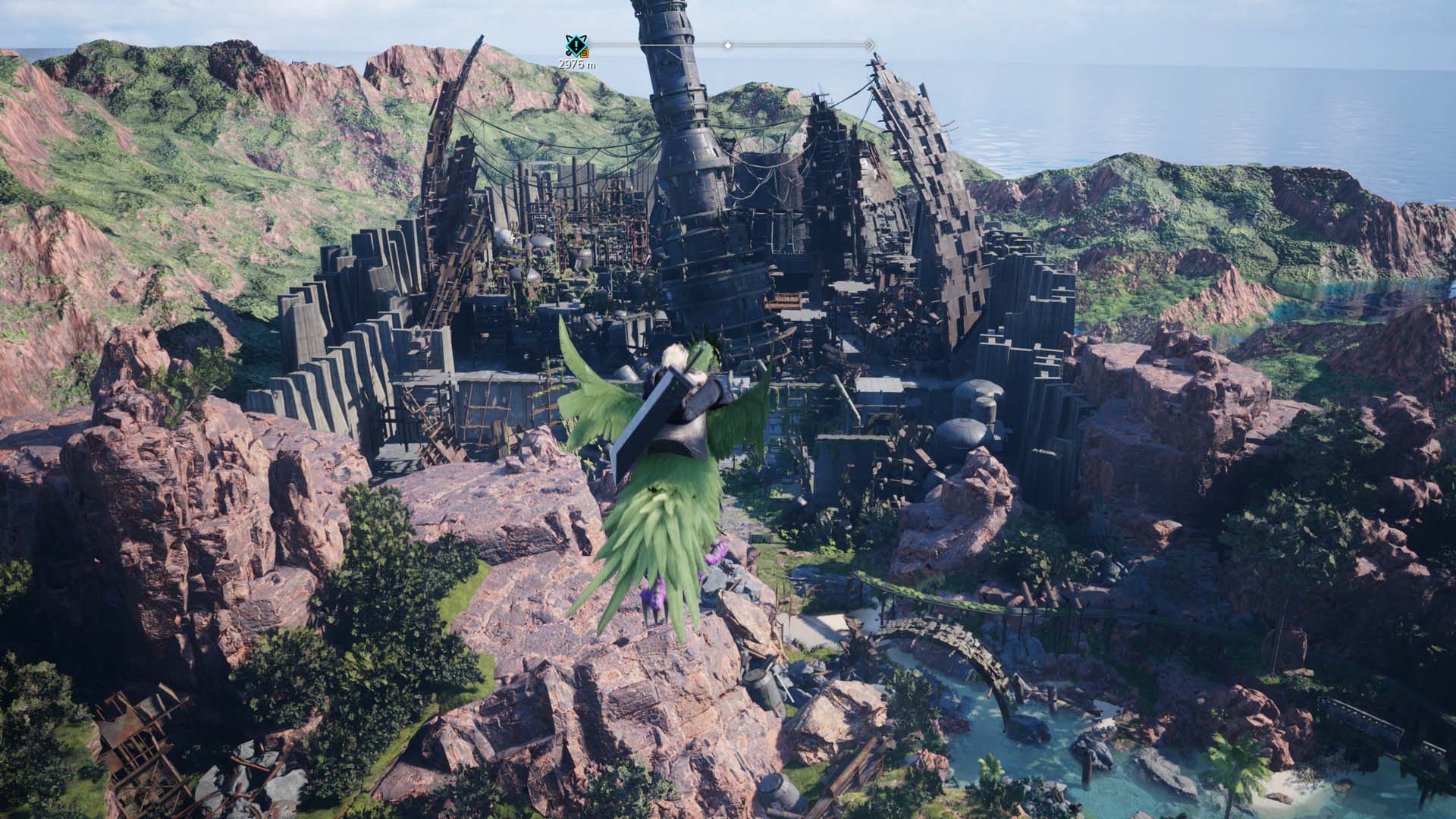Toggle the distance readout under the marker

tap(577, 64)
